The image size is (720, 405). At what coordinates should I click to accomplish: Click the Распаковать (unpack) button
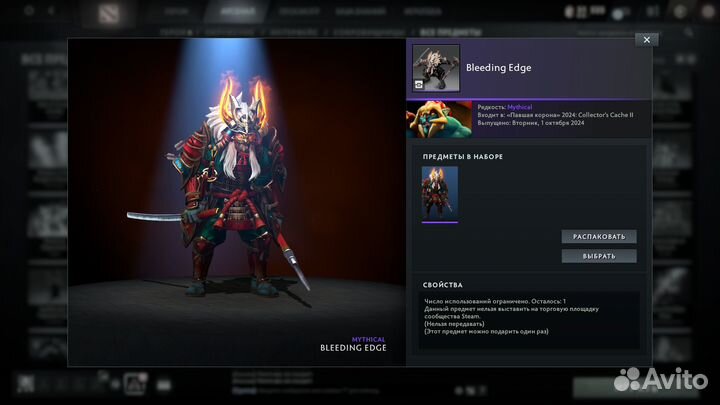pyautogui.click(x=598, y=237)
